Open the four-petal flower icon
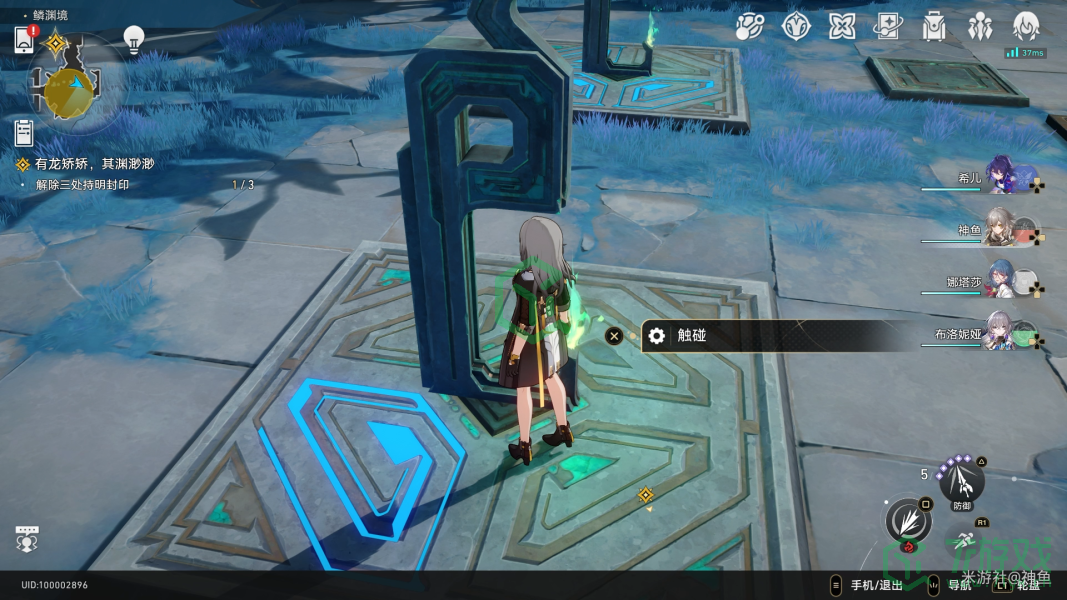Screen dimensions: 1067x600 [x=842, y=27]
